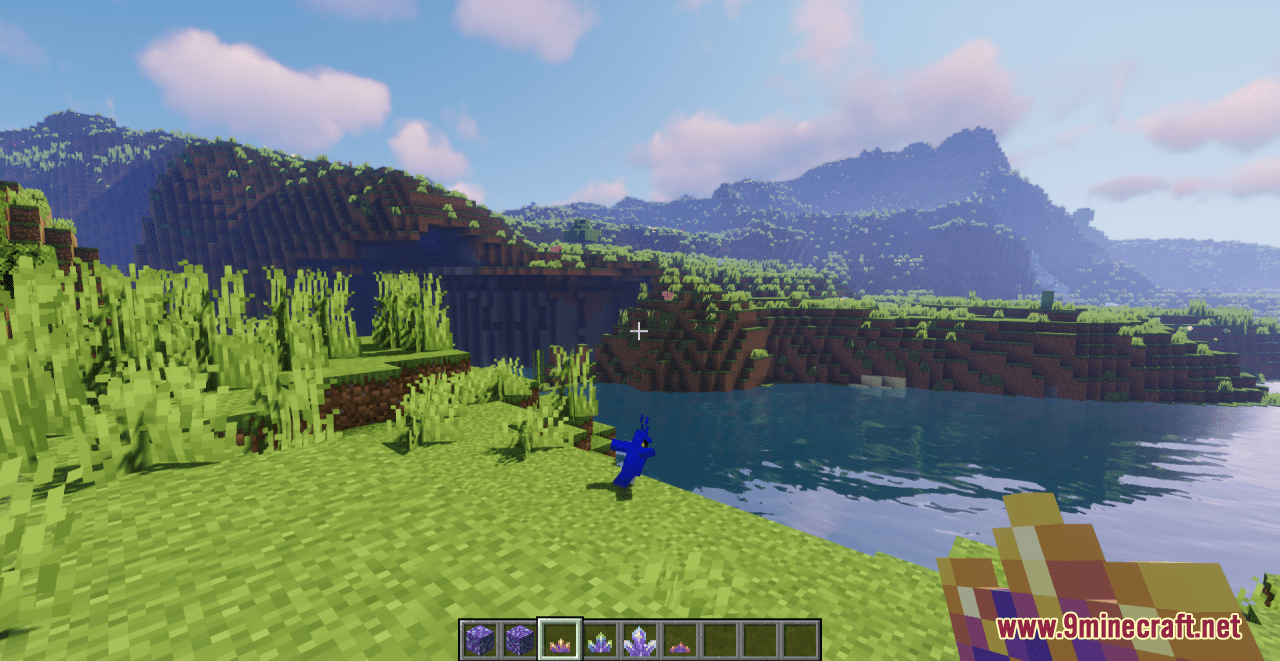Choose the large purple crystal cluster slot
Screen dimensions: 1280x661
pos(639,640)
